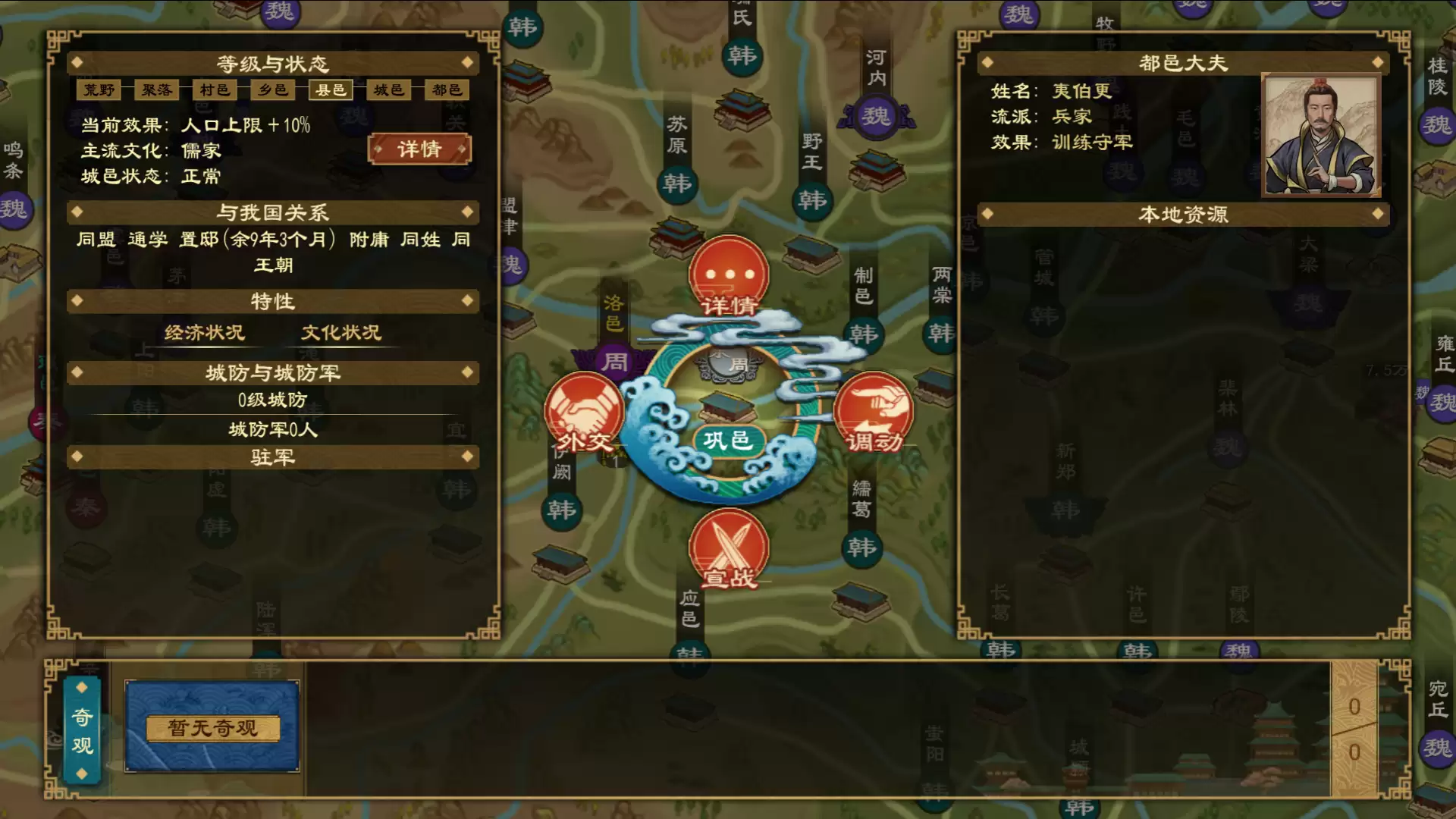The image size is (1456, 819).
Task: View the portrait of 夷伯更
Action: click(1322, 134)
